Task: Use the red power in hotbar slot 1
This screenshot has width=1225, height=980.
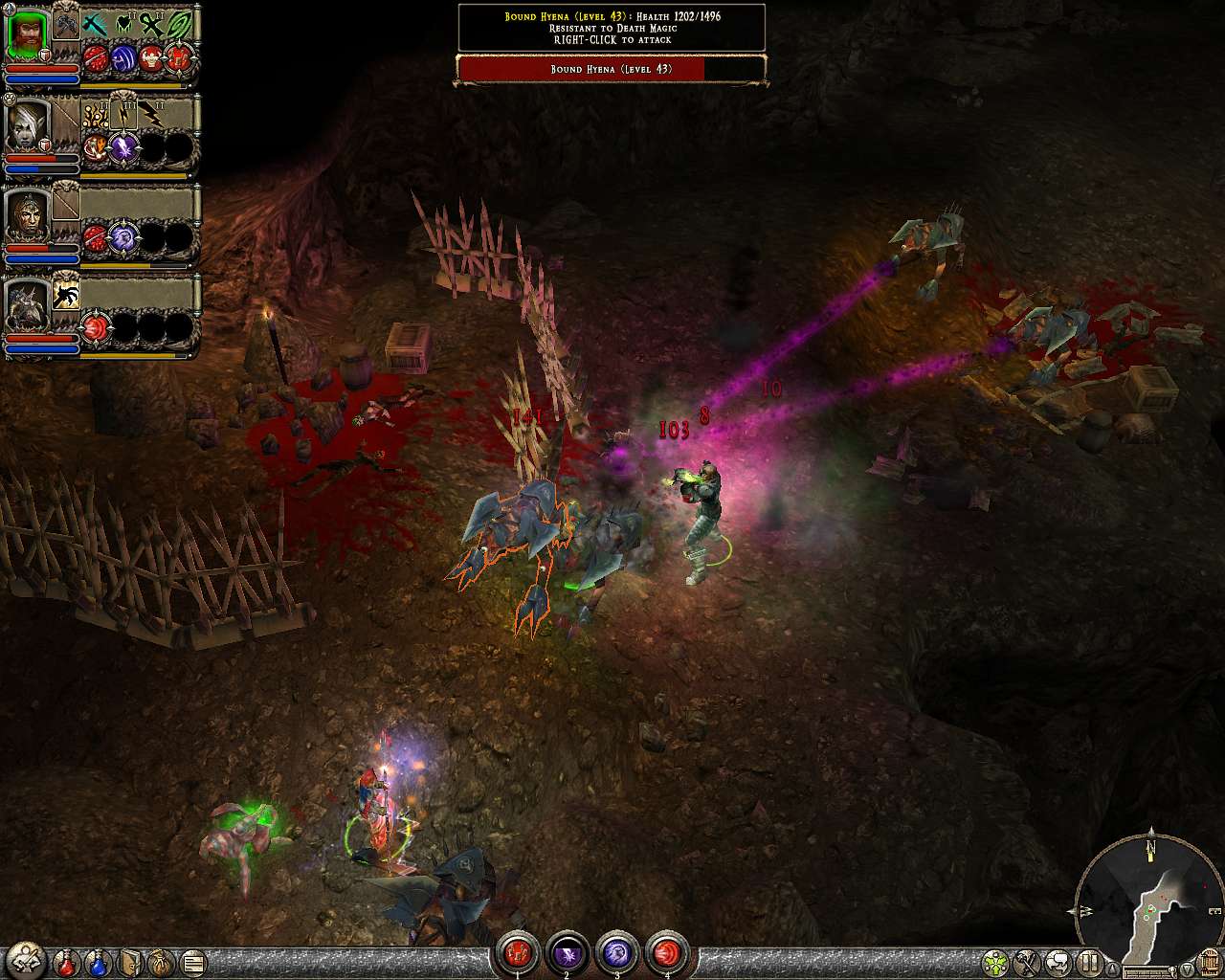Action: point(517,952)
